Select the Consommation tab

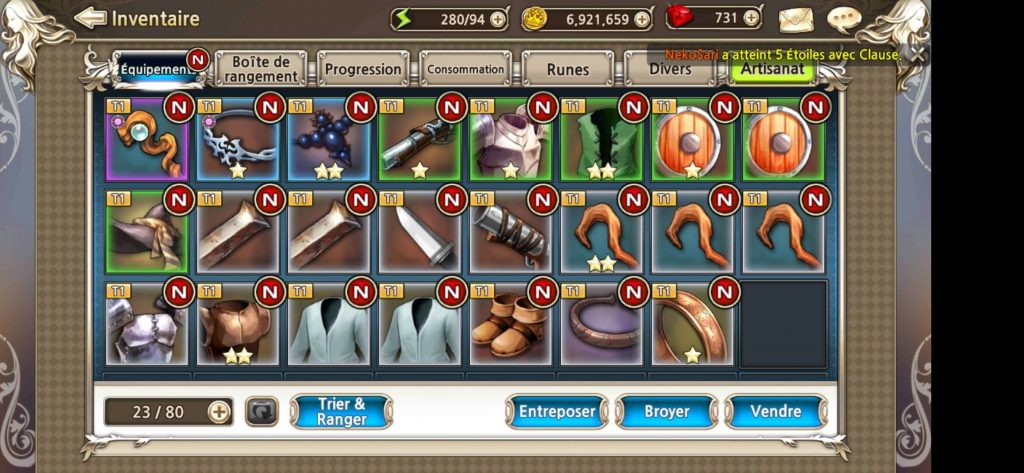(x=465, y=69)
